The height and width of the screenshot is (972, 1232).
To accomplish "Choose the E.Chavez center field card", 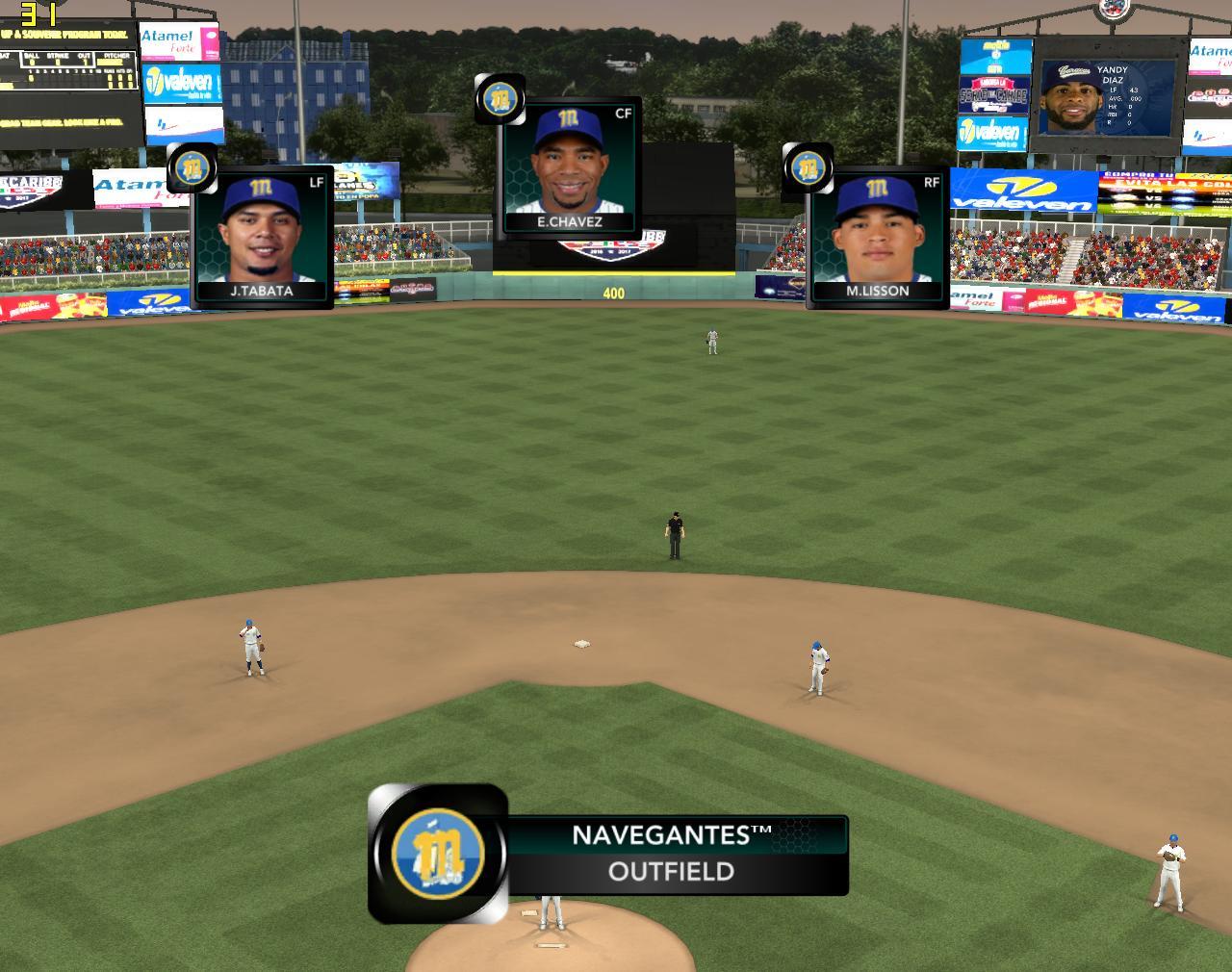I will pos(571,166).
